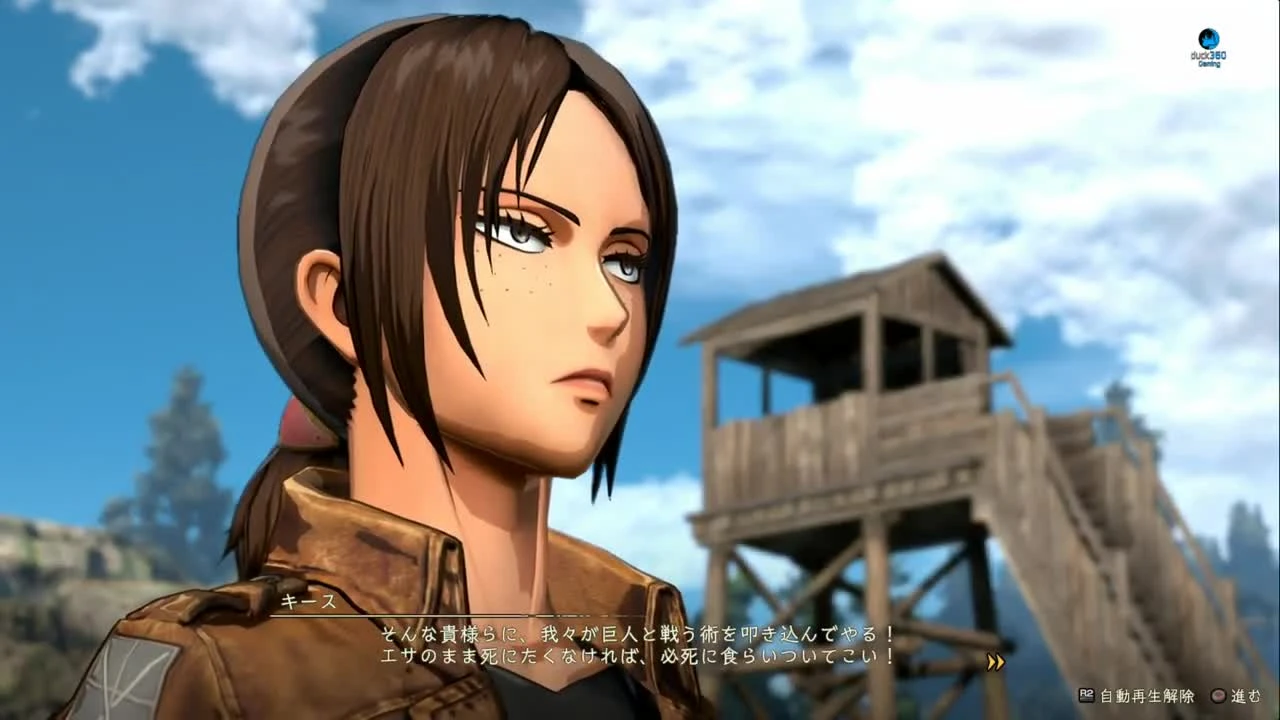This screenshot has height=720, width=1280.
Task: Click the 進む text label
Action: [x=1247, y=695]
